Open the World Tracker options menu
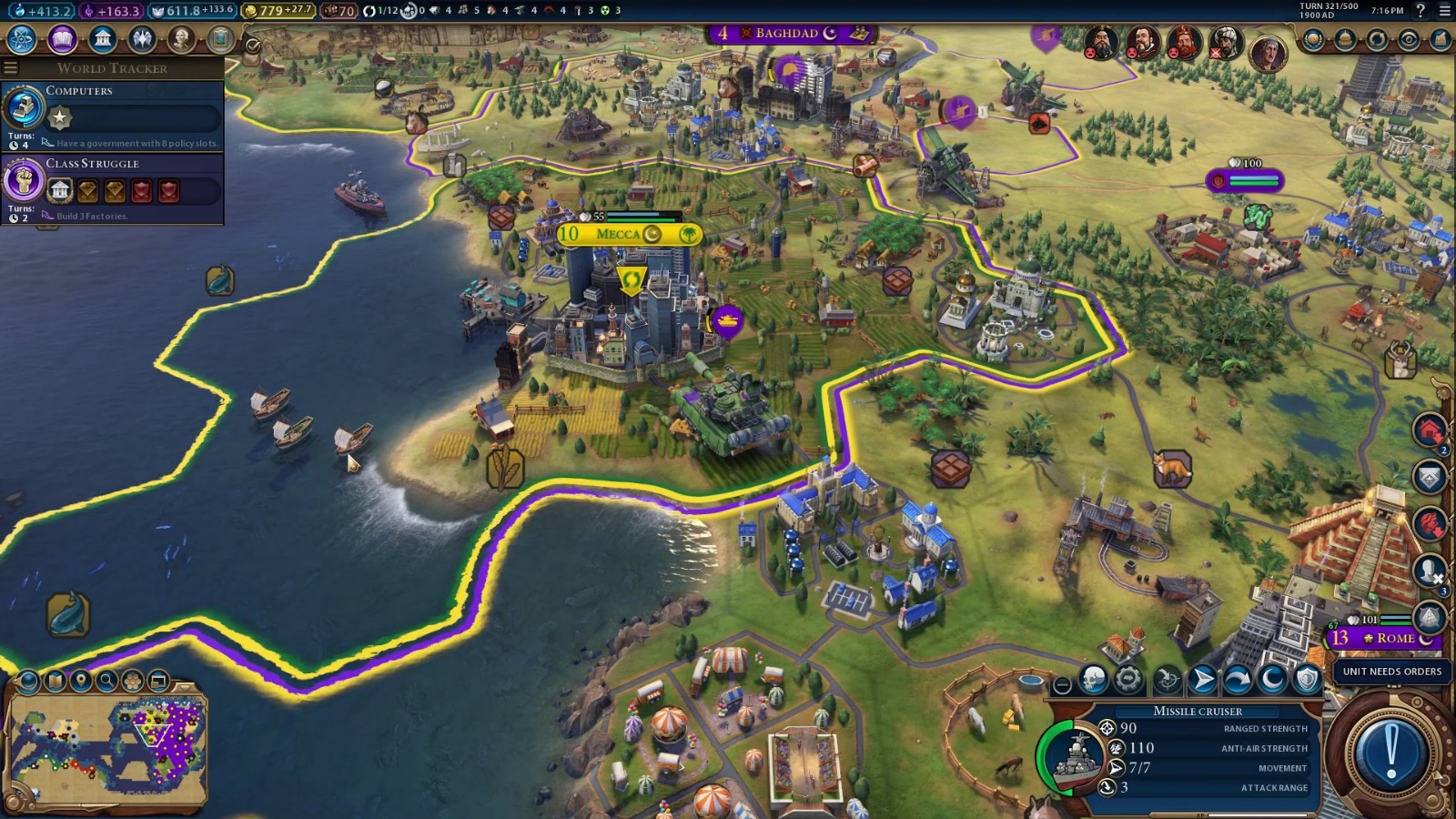This screenshot has height=819, width=1456. pos(11,68)
